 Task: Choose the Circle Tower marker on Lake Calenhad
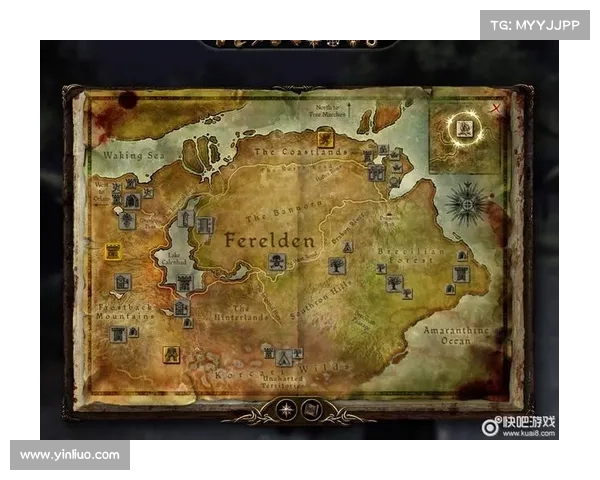[x=185, y=219]
